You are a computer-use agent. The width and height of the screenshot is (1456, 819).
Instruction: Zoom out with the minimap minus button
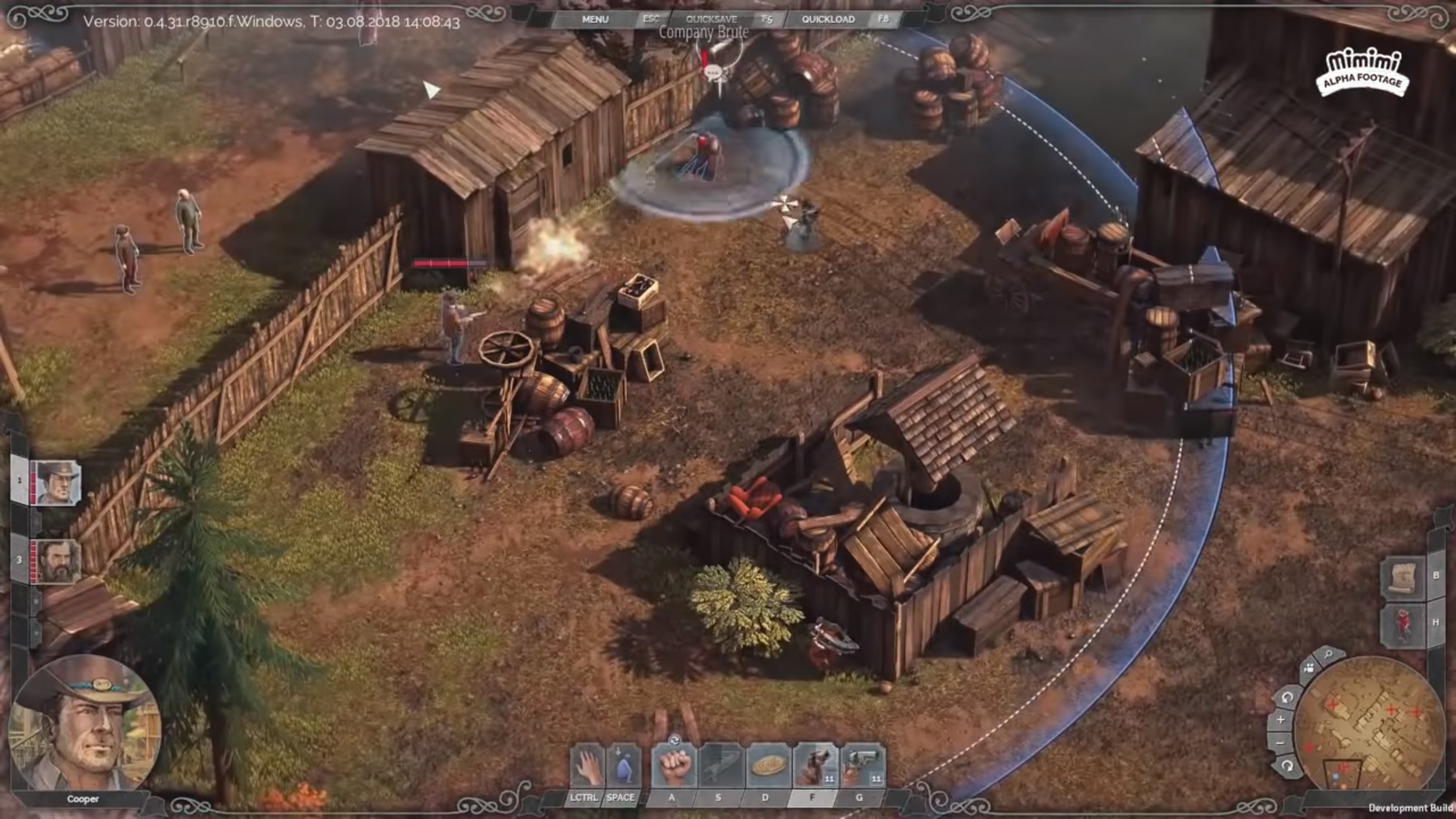coord(1281,742)
